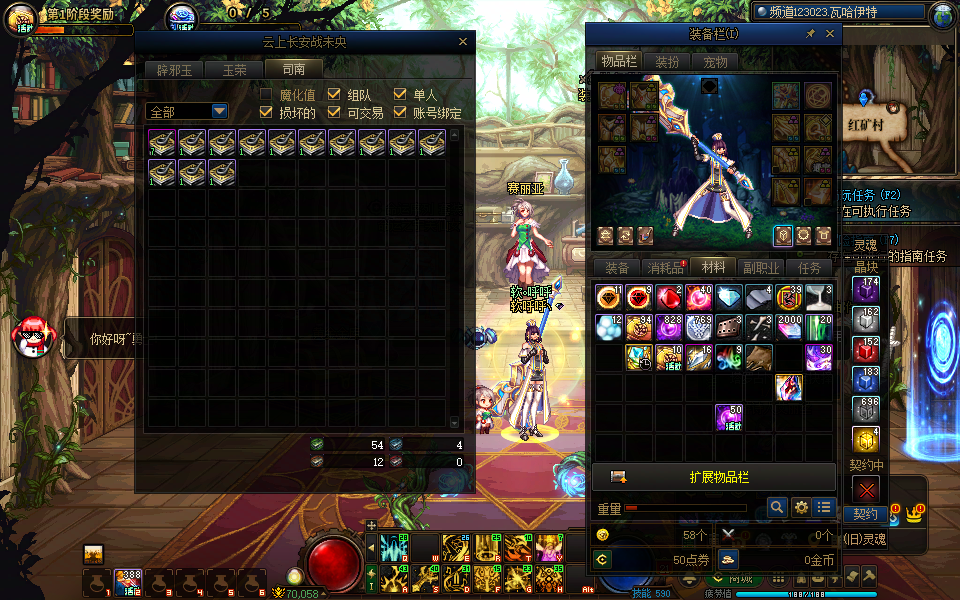Viewport: 960px width, 600px height.
Task: Close the 装备栏 inventory window
Action: [830, 34]
